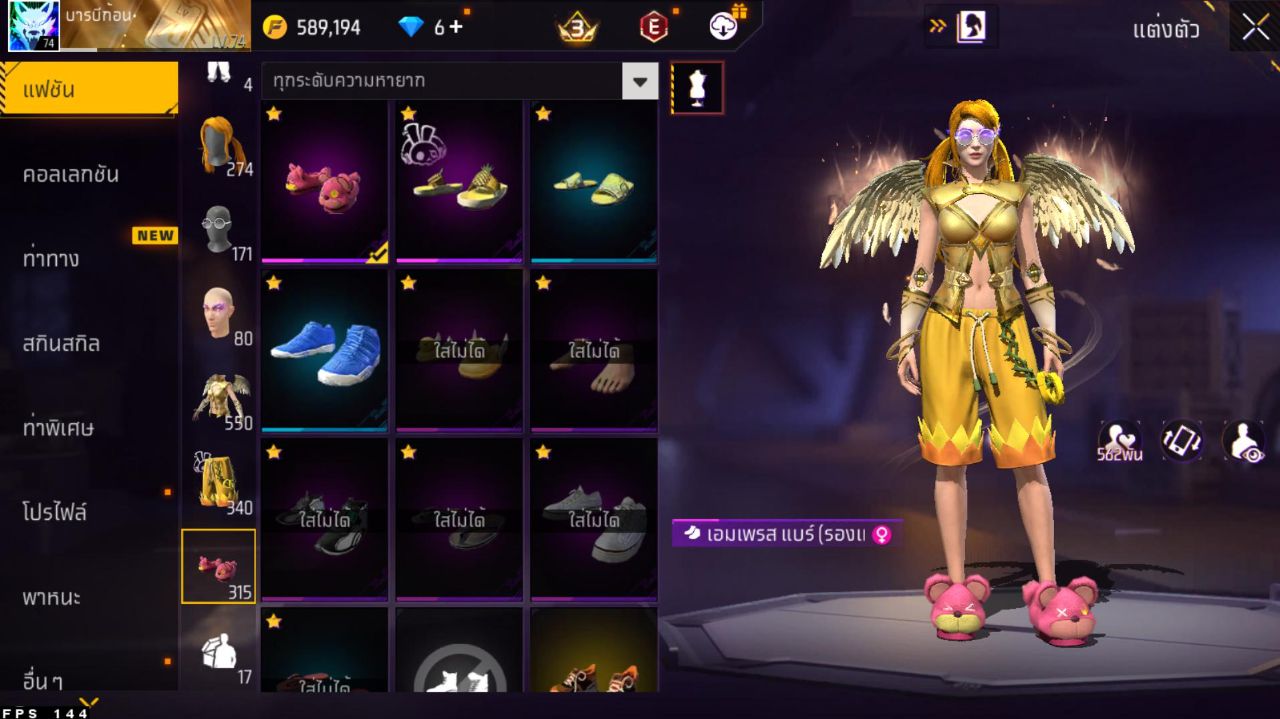Open the cloud download gift icon
Viewport: 1280px width, 719px height.
(725, 26)
